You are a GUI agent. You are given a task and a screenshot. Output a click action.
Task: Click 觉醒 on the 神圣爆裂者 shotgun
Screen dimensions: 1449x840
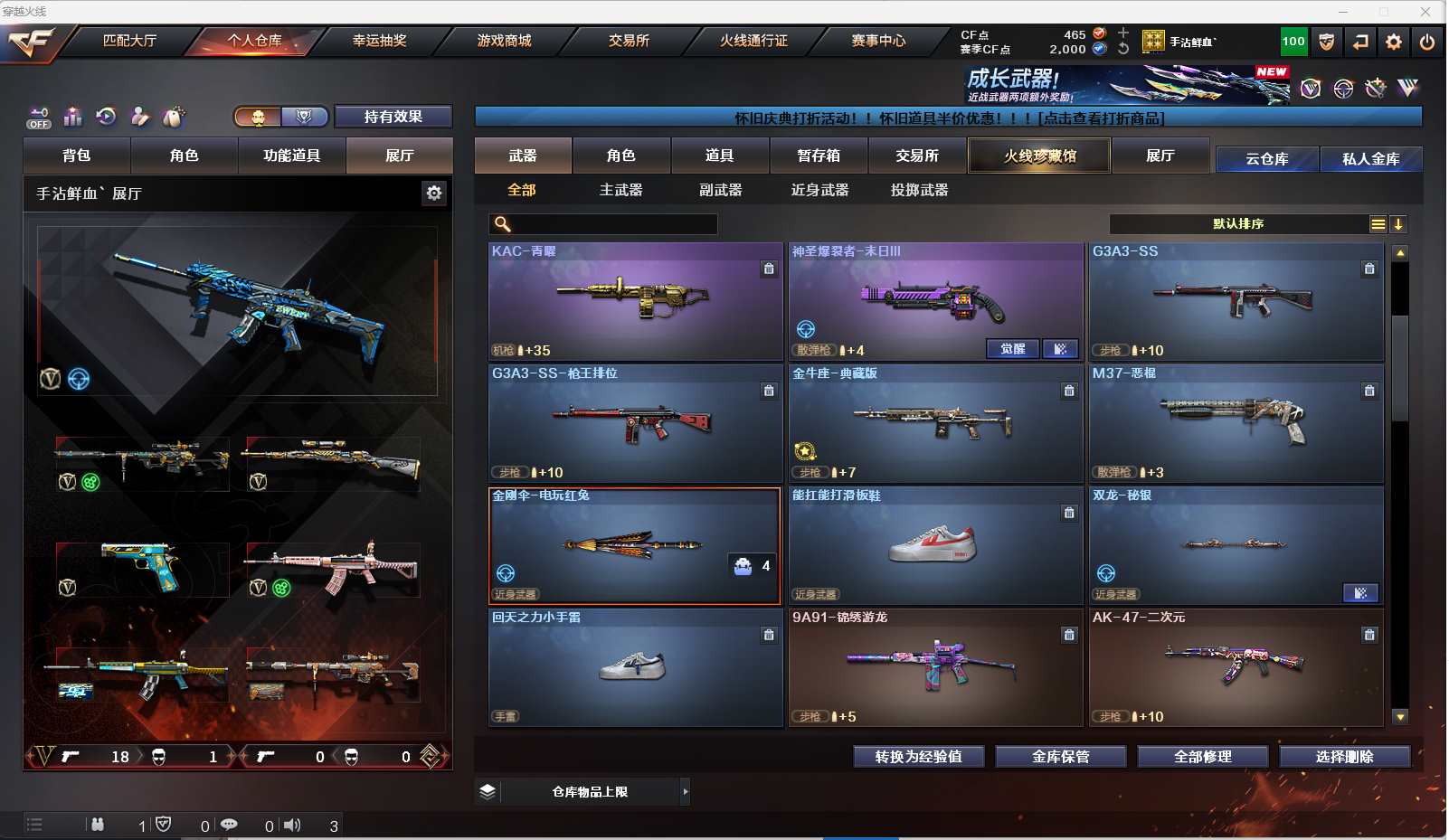[x=1012, y=349]
